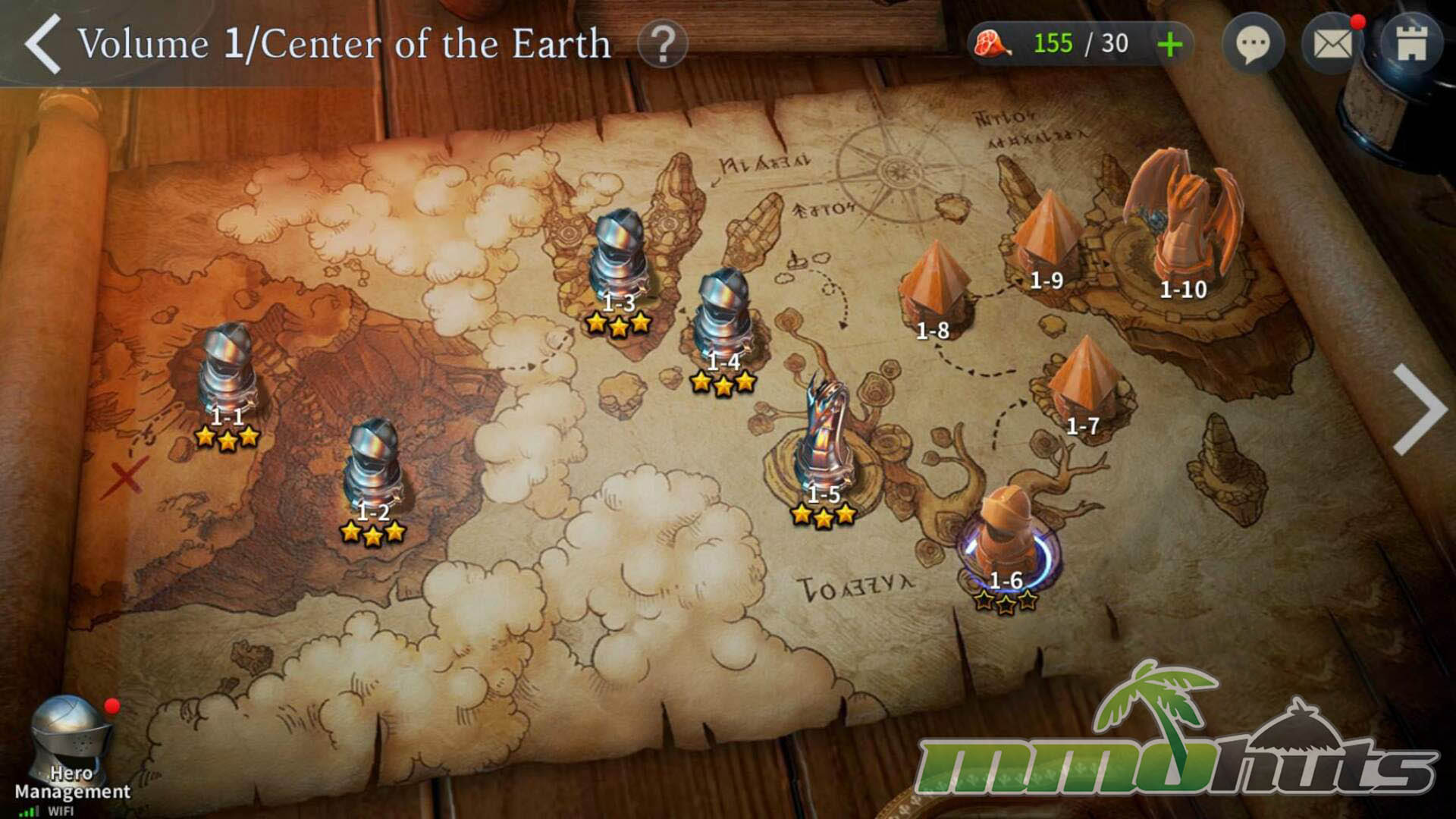The width and height of the screenshot is (1456, 819).
Task: Open the question mark help button
Action: (662, 45)
